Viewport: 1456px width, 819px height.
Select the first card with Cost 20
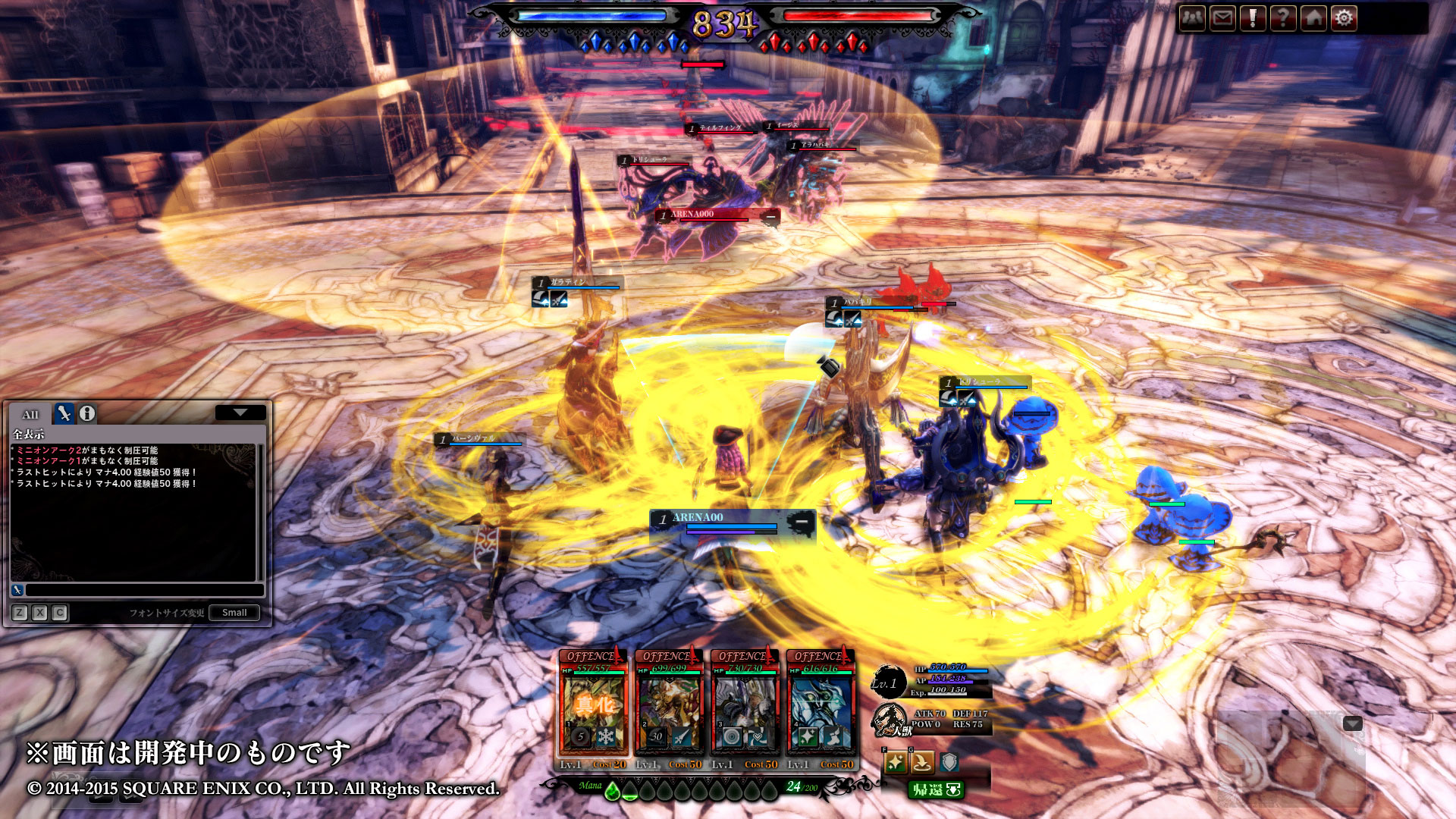click(593, 705)
